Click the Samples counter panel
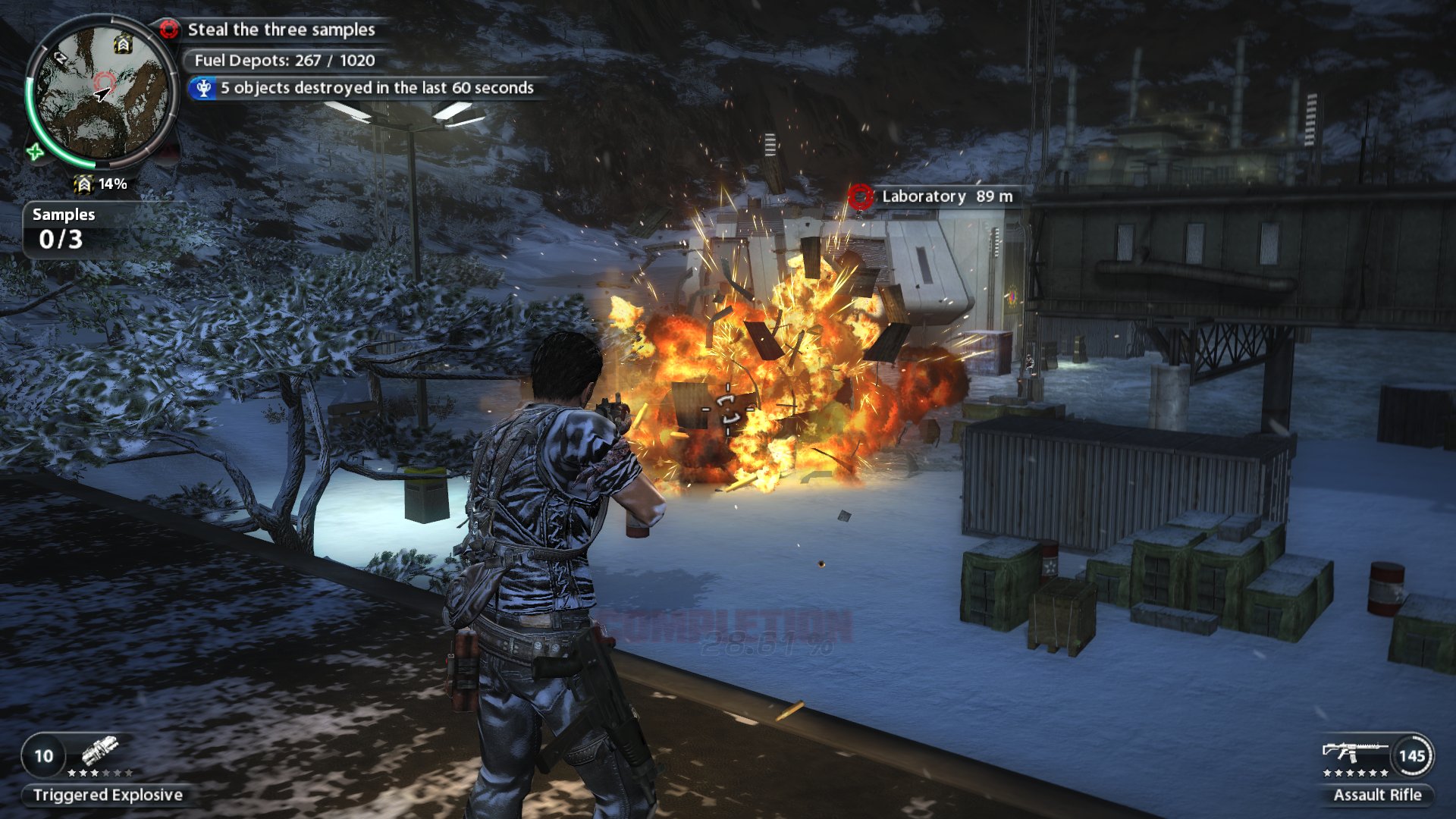Viewport: 1456px width, 819px height. tap(63, 229)
